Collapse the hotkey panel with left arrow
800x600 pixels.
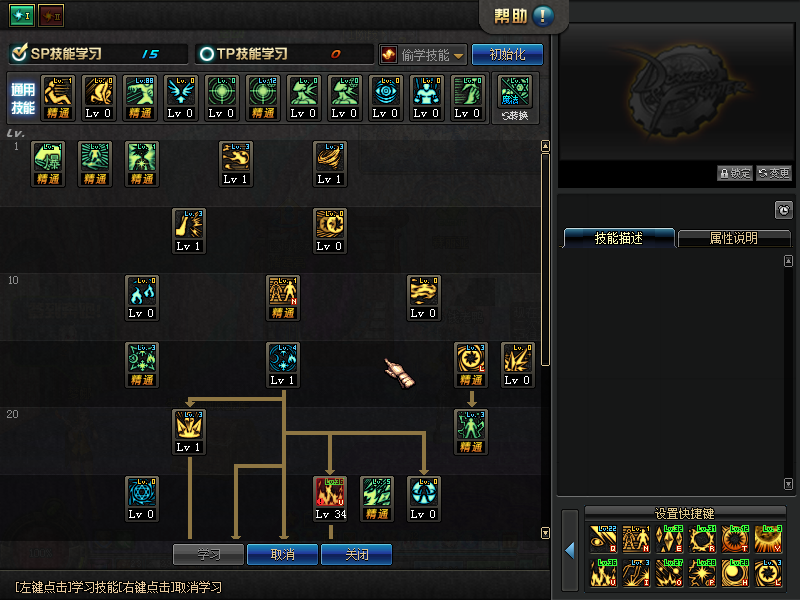click(x=570, y=551)
